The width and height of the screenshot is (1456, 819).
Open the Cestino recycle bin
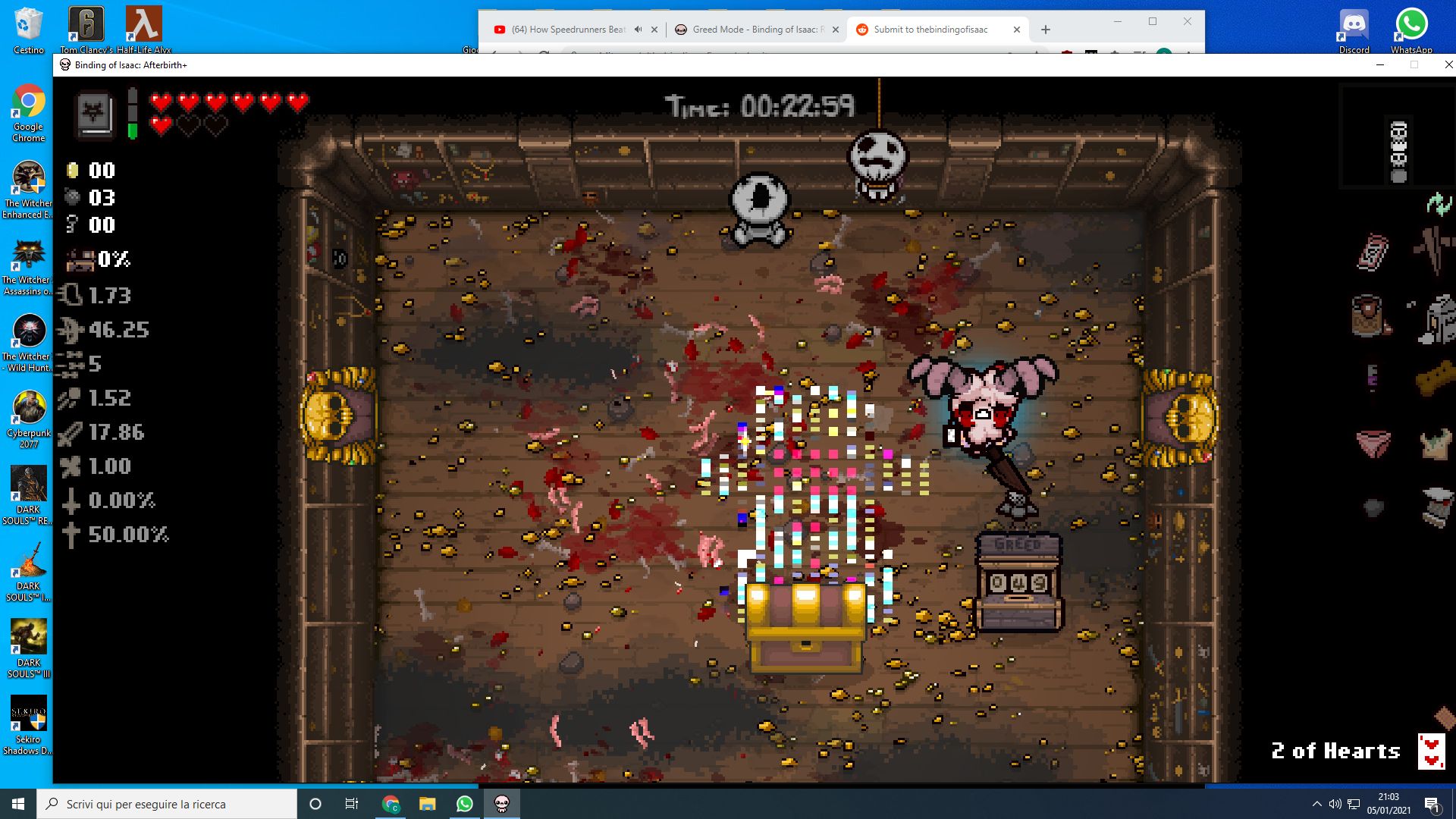click(28, 23)
